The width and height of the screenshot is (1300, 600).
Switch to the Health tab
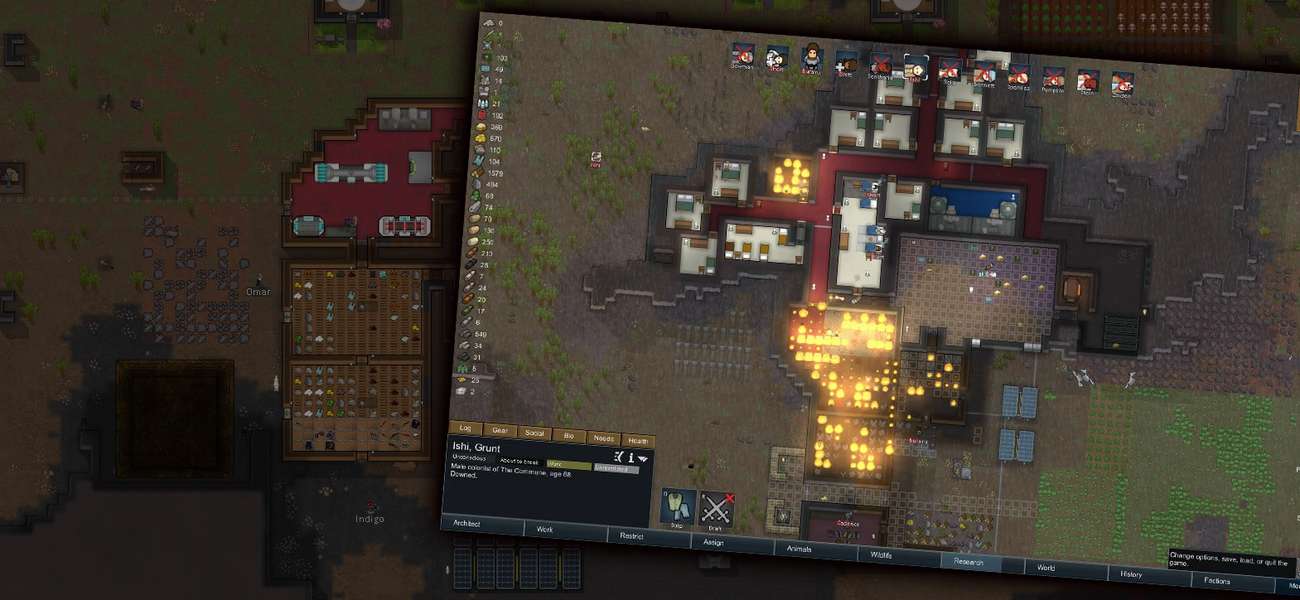[636, 441]
